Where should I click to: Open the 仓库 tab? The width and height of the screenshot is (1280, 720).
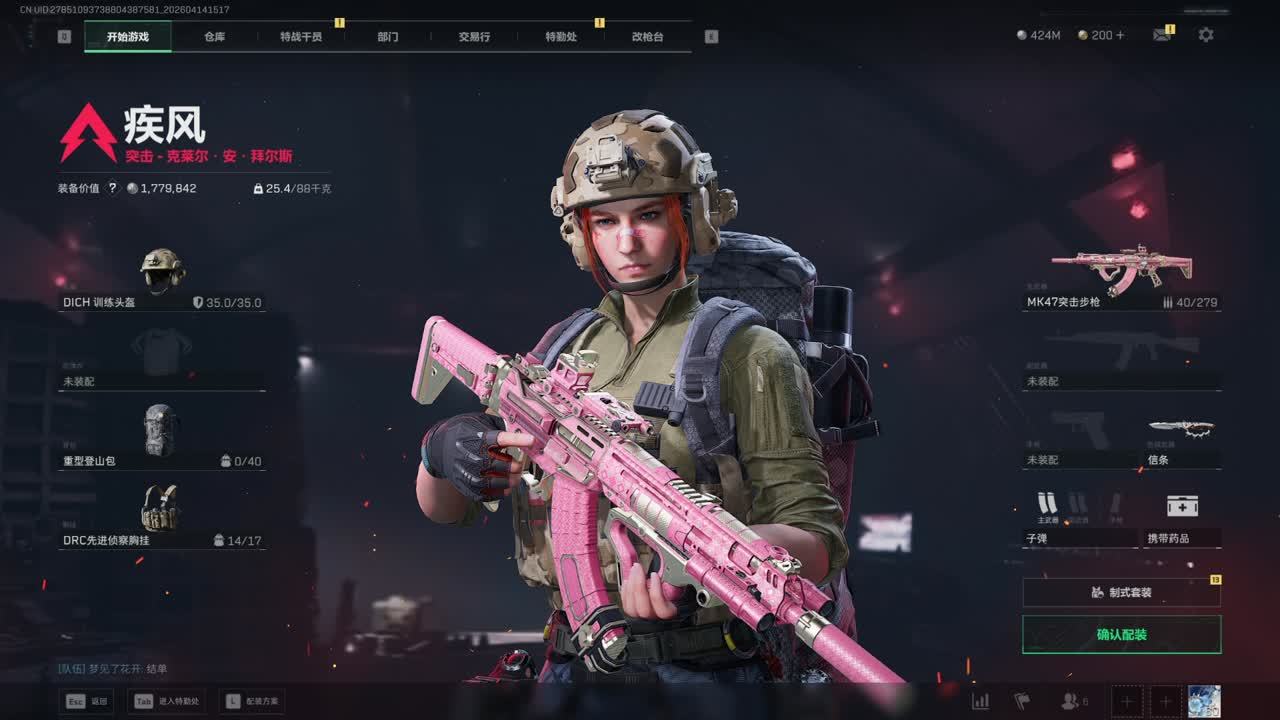(215, 37)
